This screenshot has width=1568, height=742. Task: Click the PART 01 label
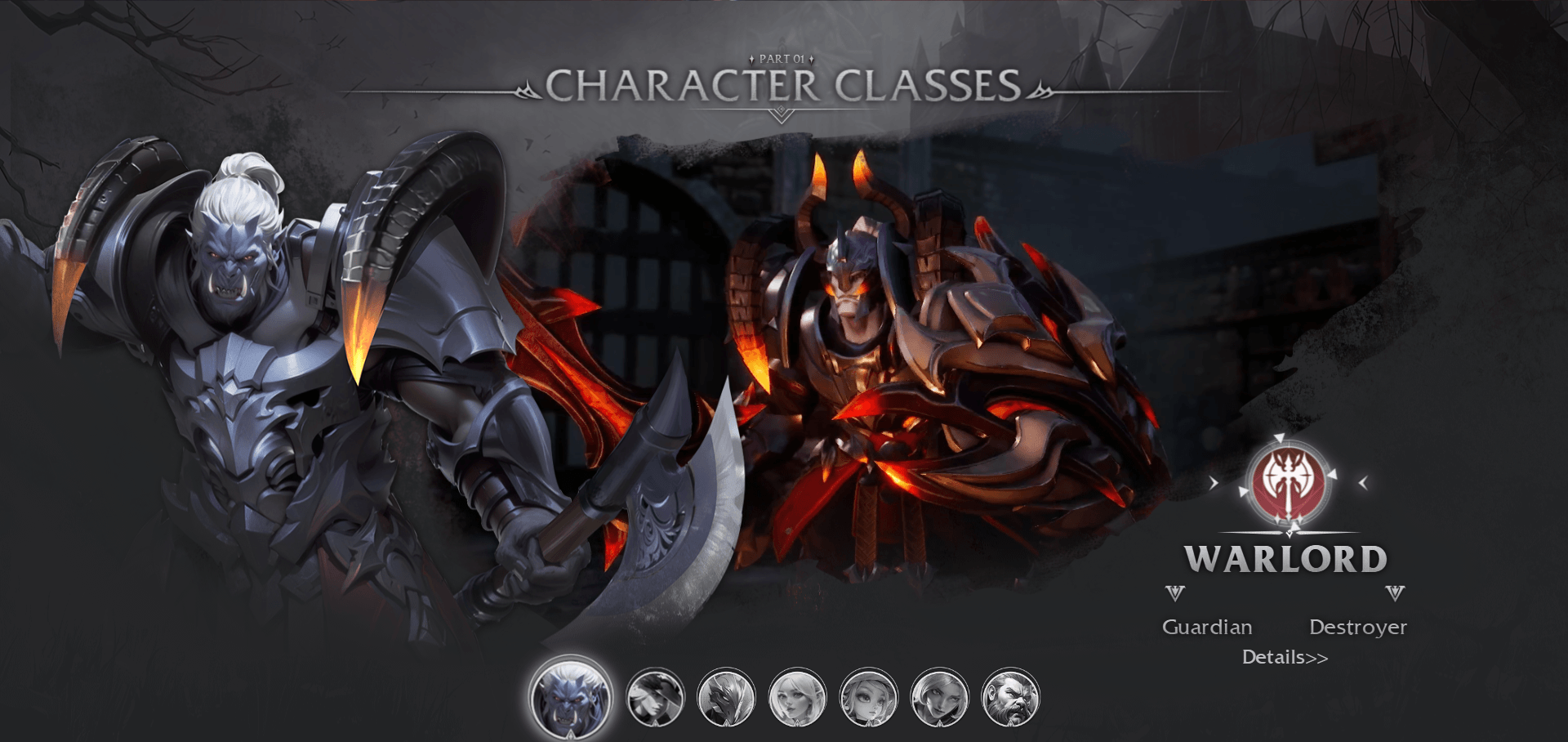click(782, 57)
